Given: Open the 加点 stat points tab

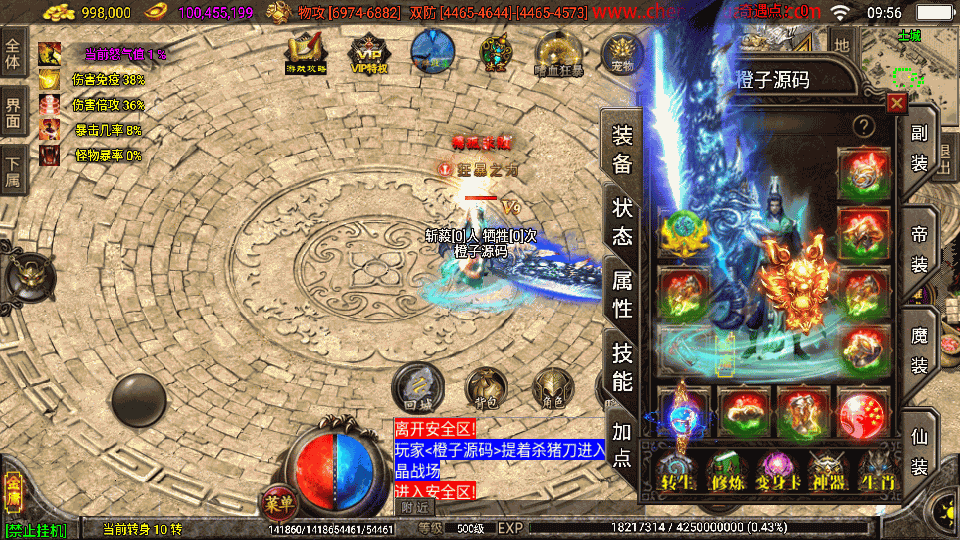Looking at the screenshot, I should point(622,444).
